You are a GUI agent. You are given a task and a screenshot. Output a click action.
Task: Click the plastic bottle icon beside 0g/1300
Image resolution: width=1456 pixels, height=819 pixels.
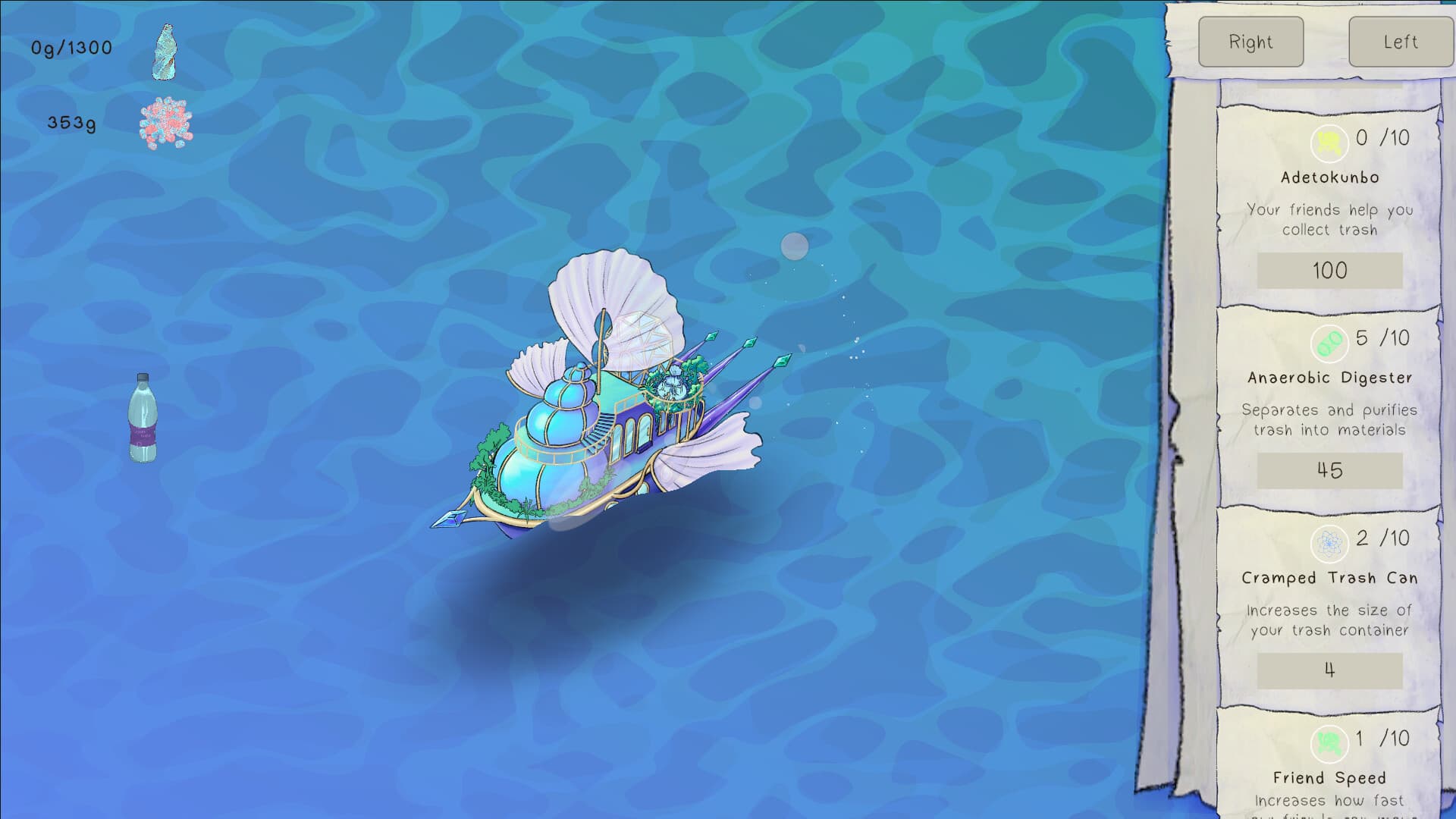[166, 51]
